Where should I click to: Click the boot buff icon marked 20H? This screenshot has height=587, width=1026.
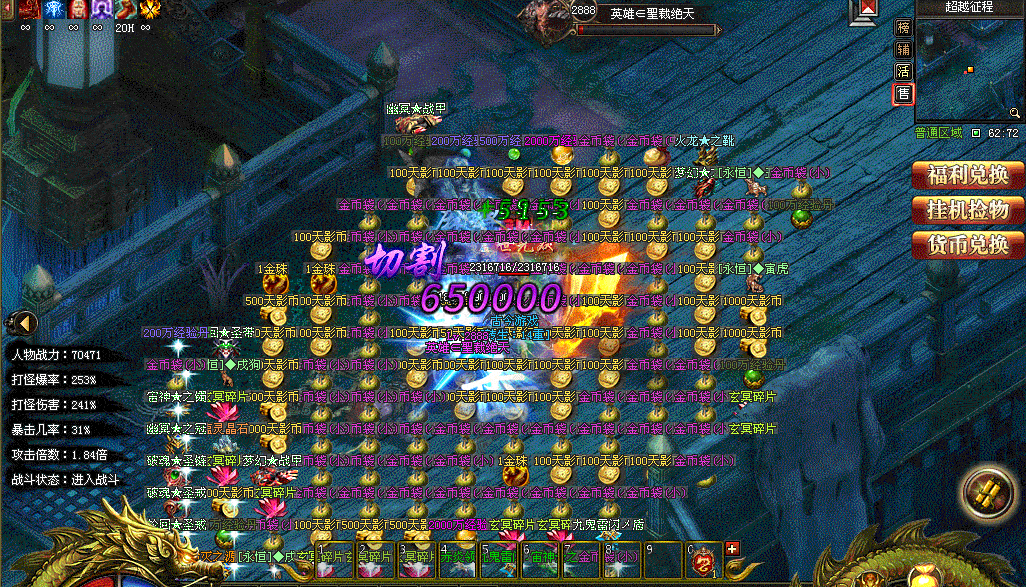click(126, 10)
